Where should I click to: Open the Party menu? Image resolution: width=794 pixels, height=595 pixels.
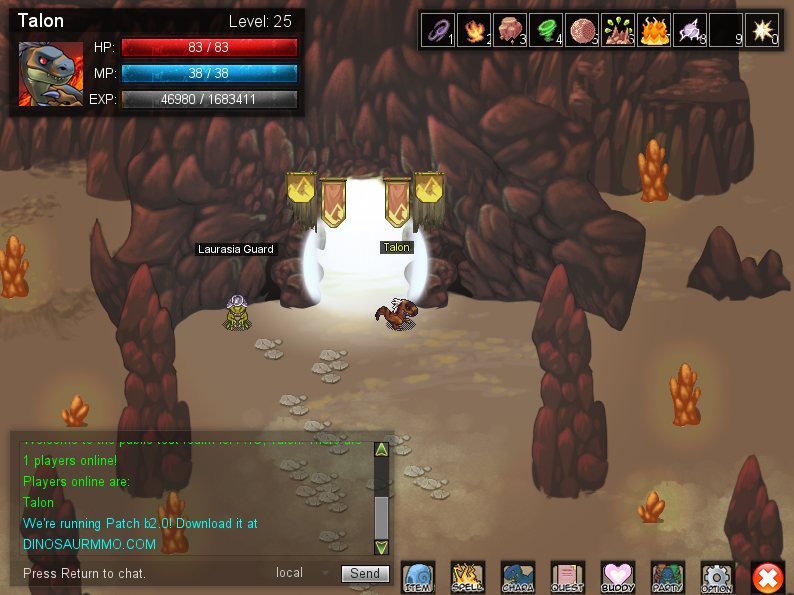[667, 577]
